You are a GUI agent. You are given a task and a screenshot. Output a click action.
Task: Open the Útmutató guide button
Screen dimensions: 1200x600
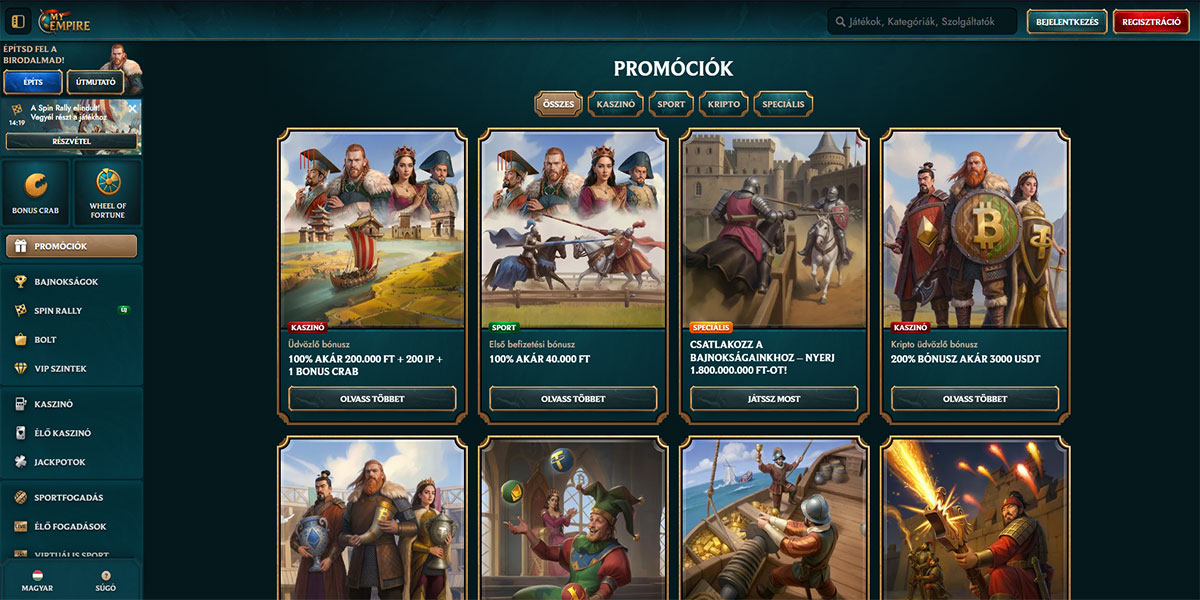click(x=96, y=82)
